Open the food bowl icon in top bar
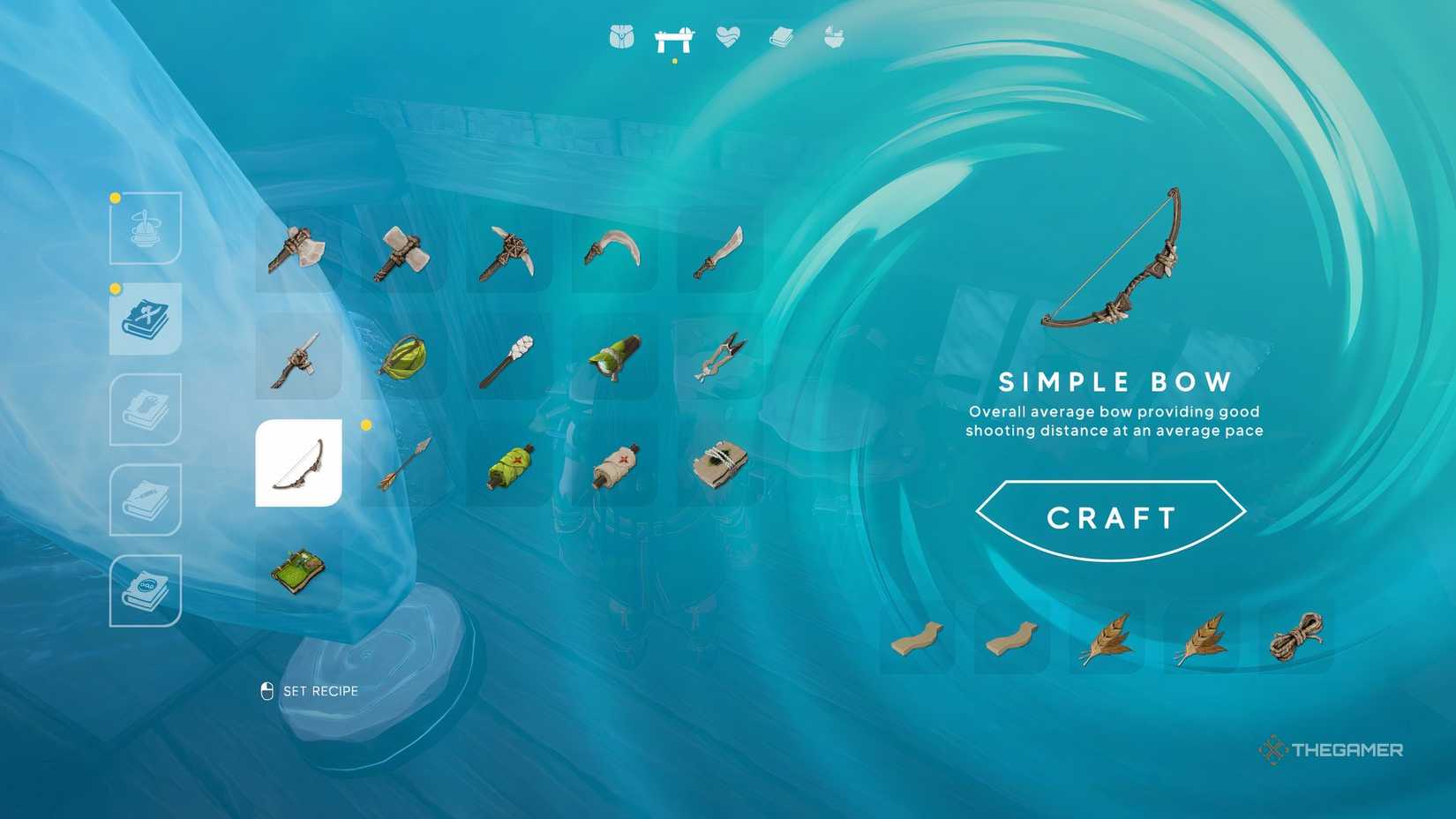This screenshot has height=819, width=1456. pos(832,38)
